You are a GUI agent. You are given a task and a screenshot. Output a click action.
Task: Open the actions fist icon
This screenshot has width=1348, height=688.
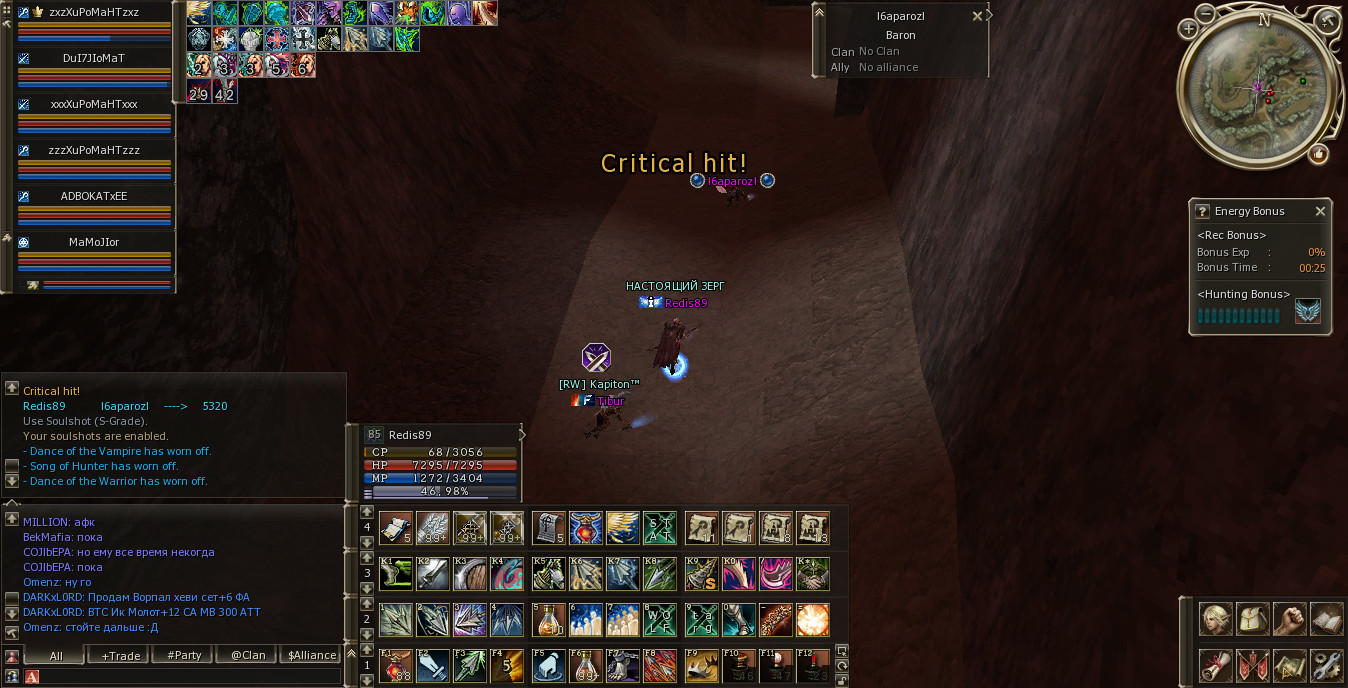point(1289,620)
